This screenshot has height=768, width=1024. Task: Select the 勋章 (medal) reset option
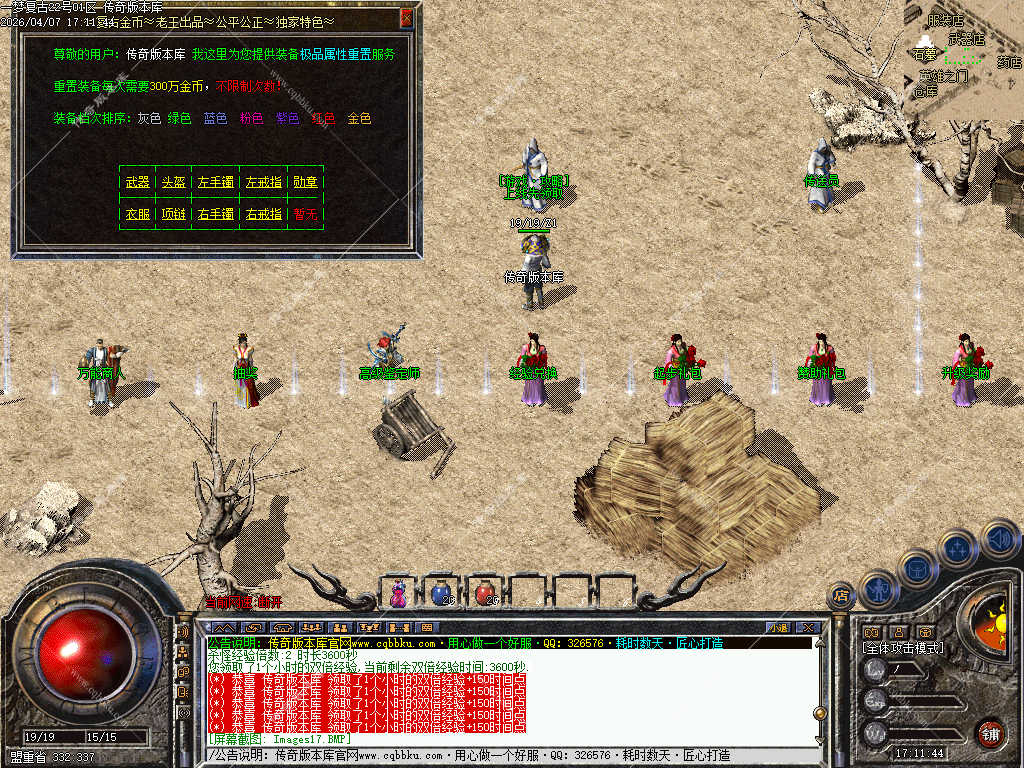tap(305, 182)
